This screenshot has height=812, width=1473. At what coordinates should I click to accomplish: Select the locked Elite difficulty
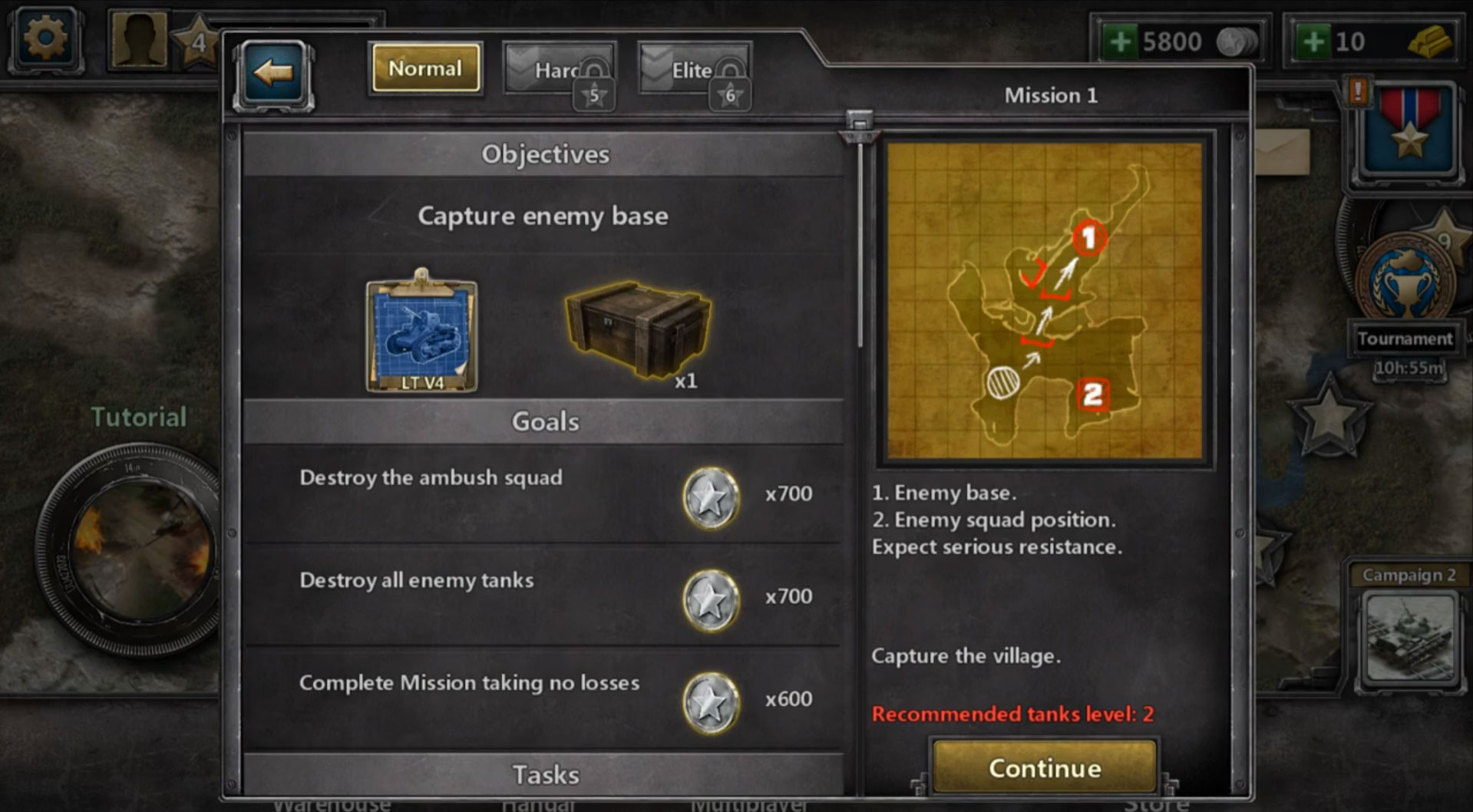click(692, 69)
